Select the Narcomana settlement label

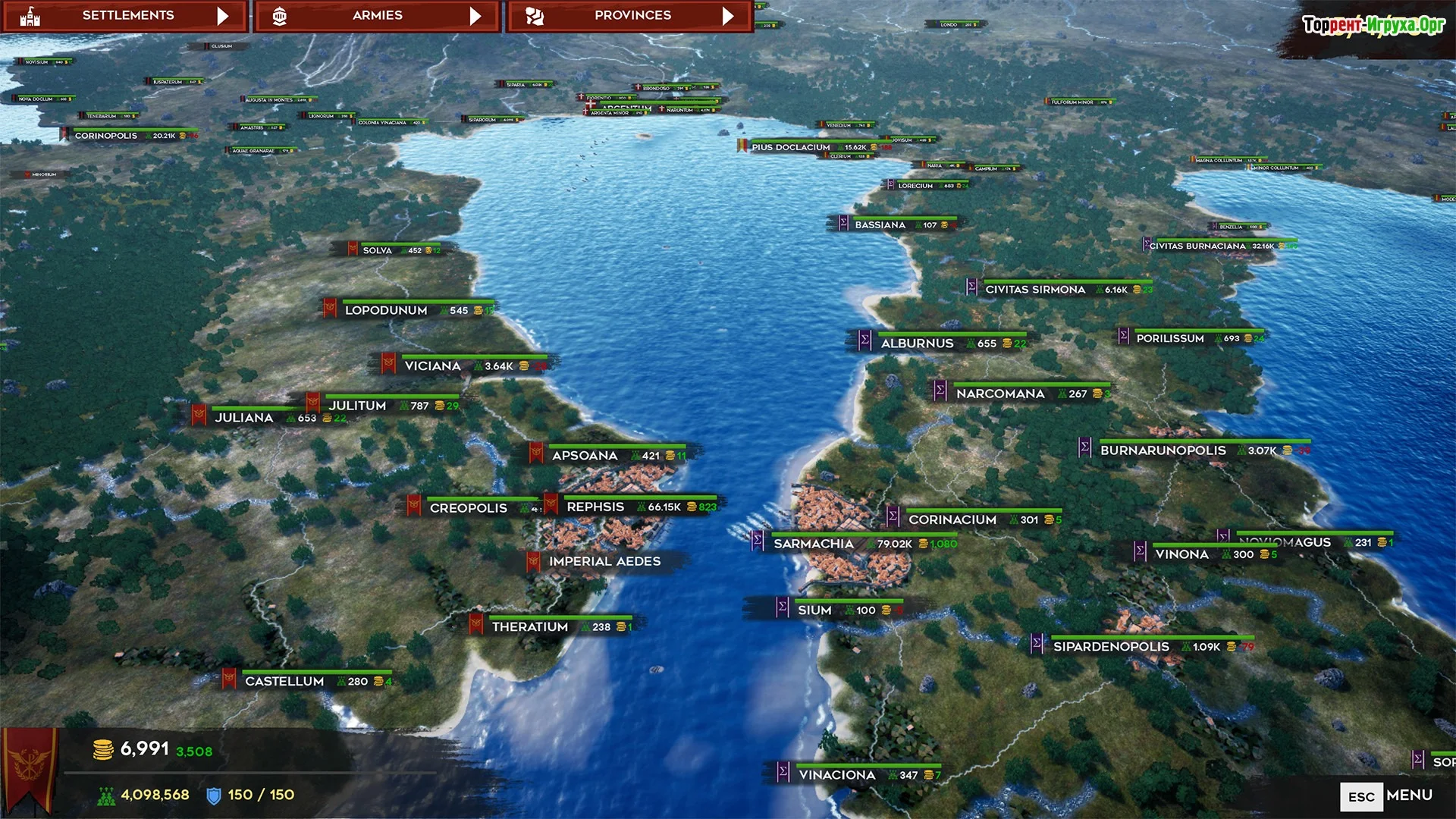pos(1000,394)
